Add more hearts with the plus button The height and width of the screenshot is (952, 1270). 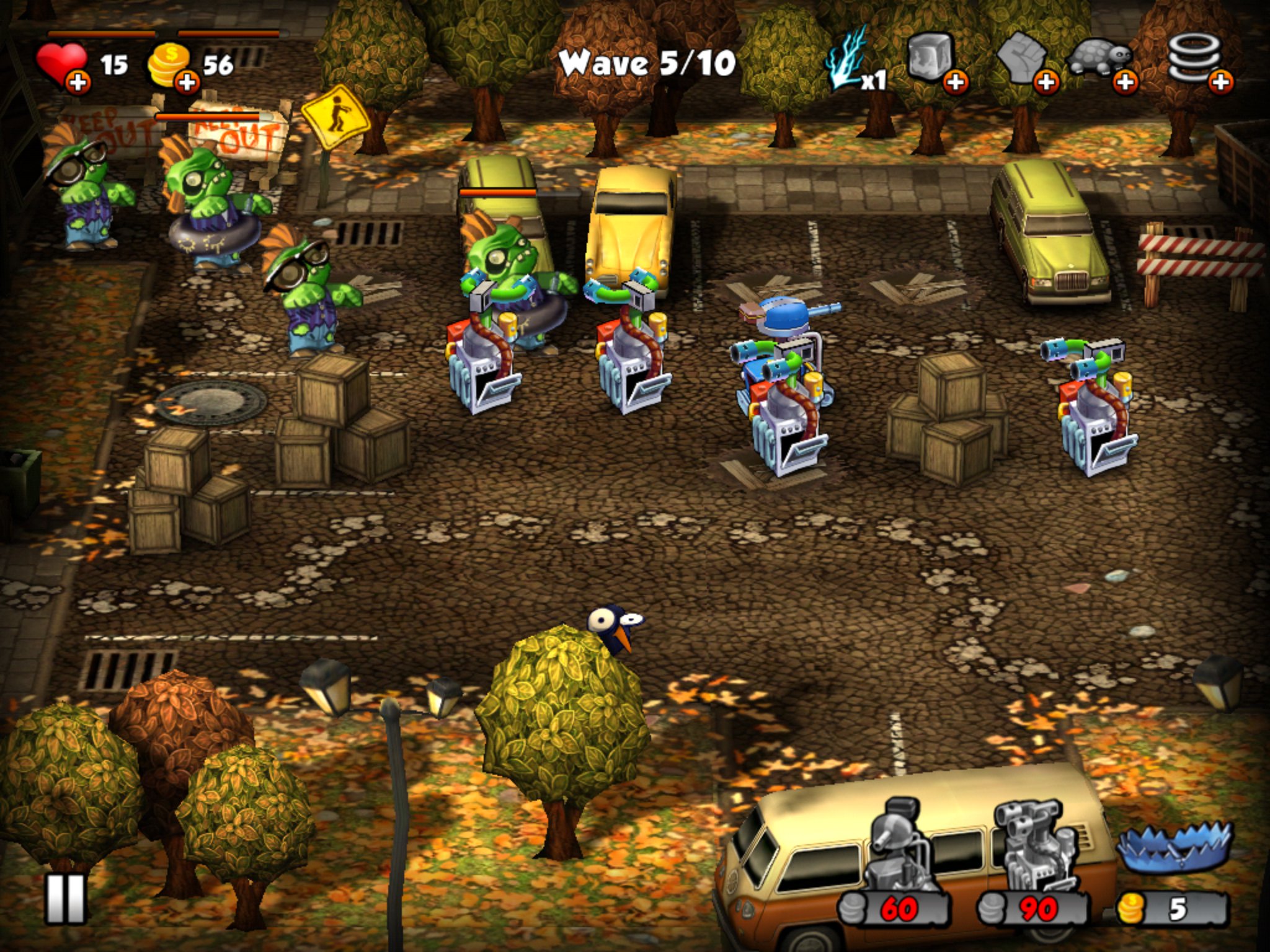click(x=78, y=82)
